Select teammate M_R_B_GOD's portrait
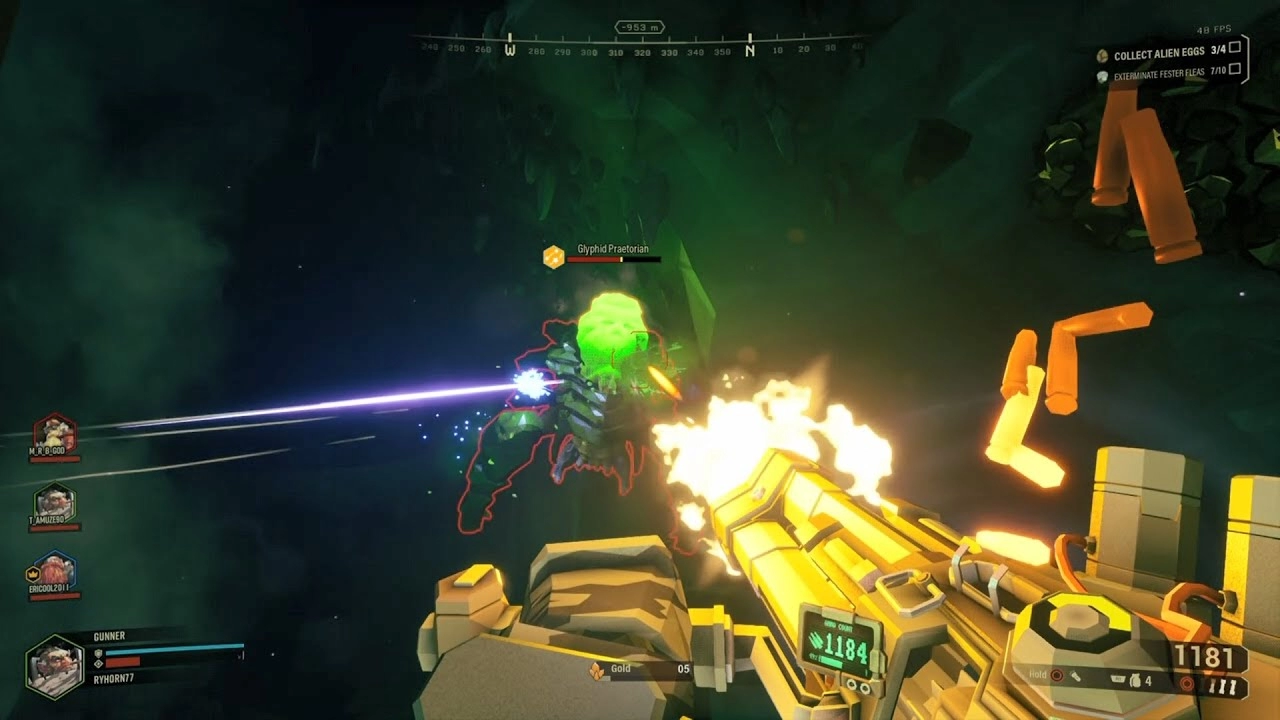 [x=54, y=433]
